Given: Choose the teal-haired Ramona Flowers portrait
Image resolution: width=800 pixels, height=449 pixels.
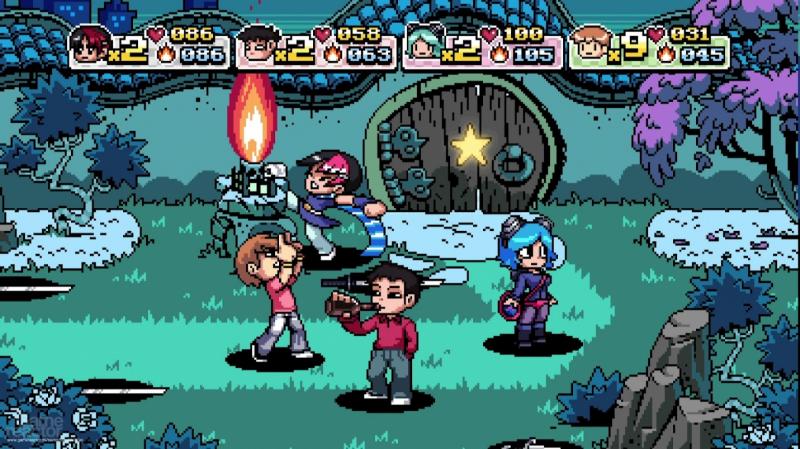Looking at the screenshot, I should [425, 45].
